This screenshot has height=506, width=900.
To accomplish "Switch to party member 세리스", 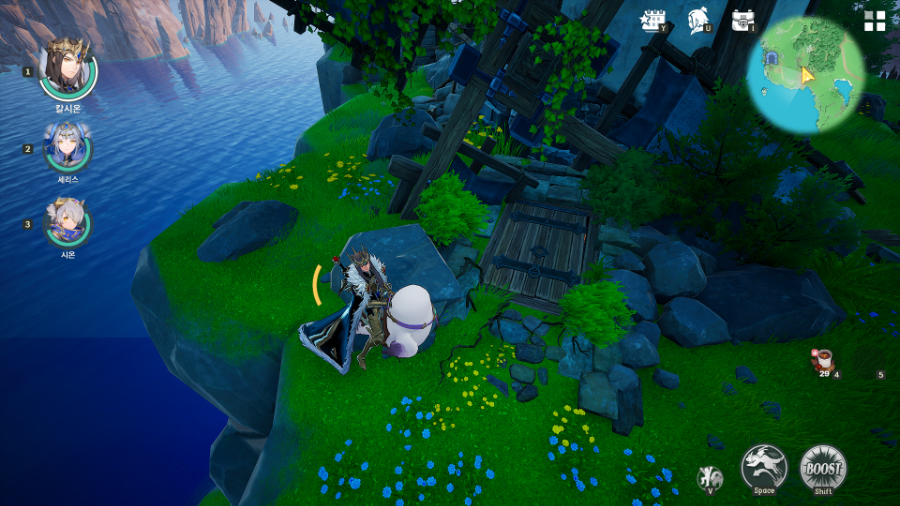I will [x=67, y=148].
